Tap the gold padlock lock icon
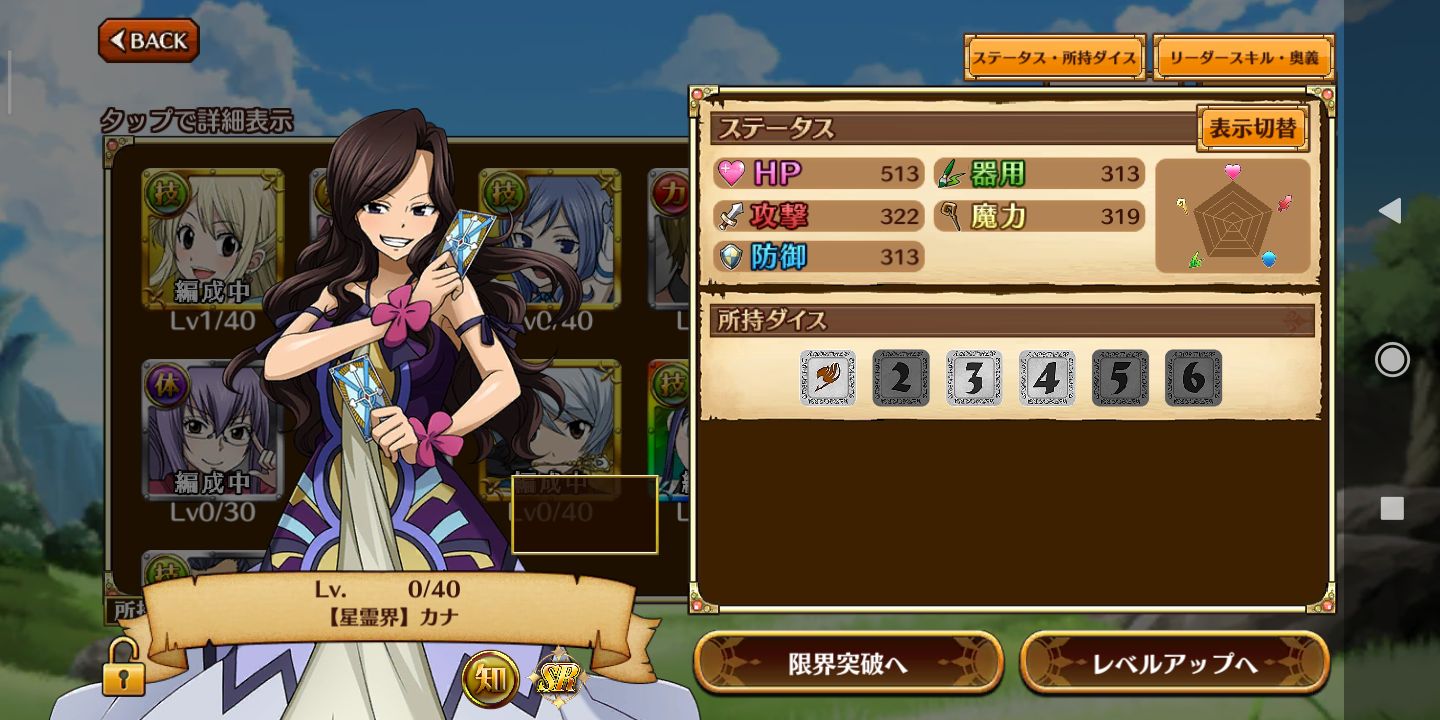 point(123,668)
